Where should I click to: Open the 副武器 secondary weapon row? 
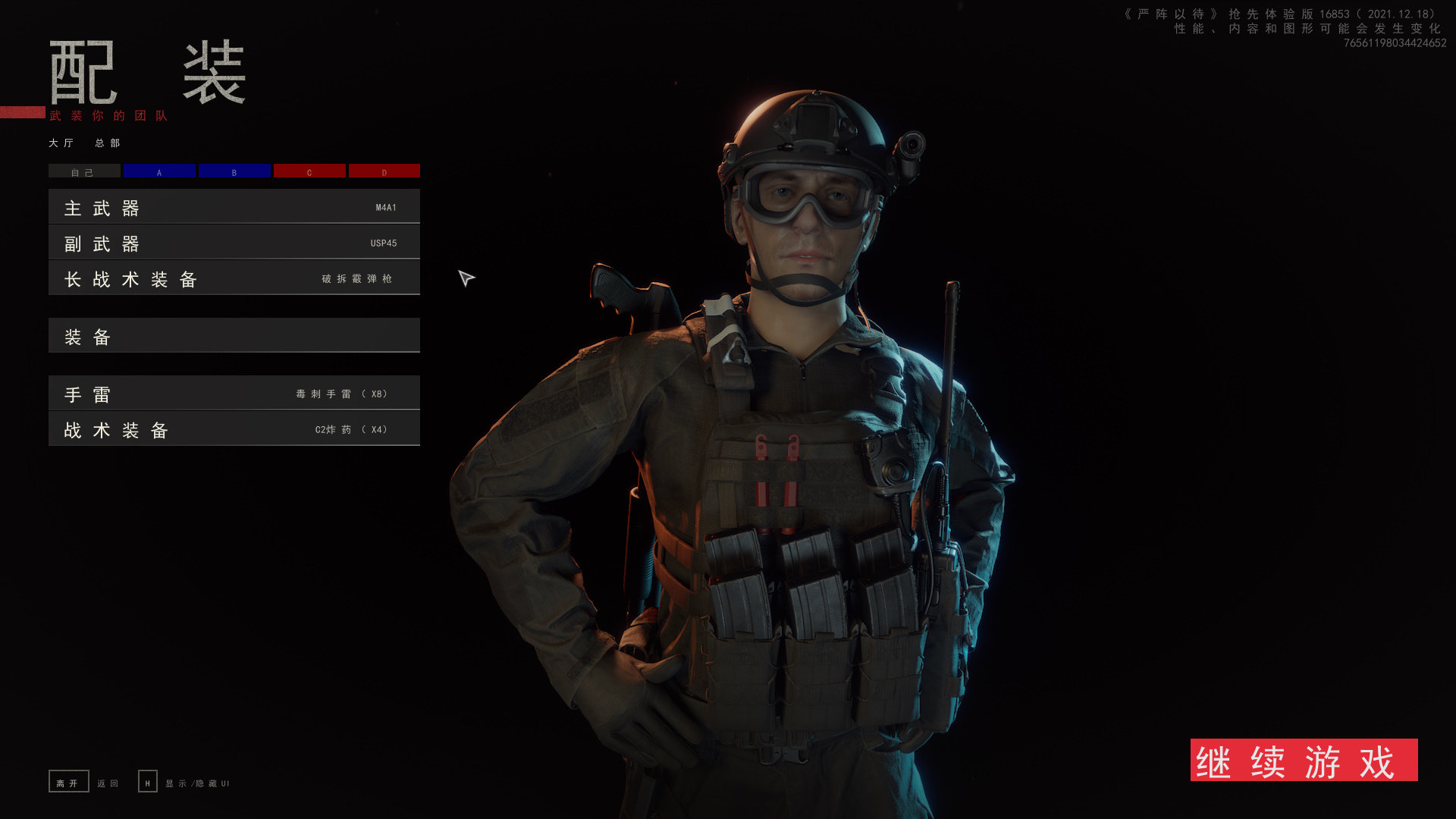pos(234,243)
